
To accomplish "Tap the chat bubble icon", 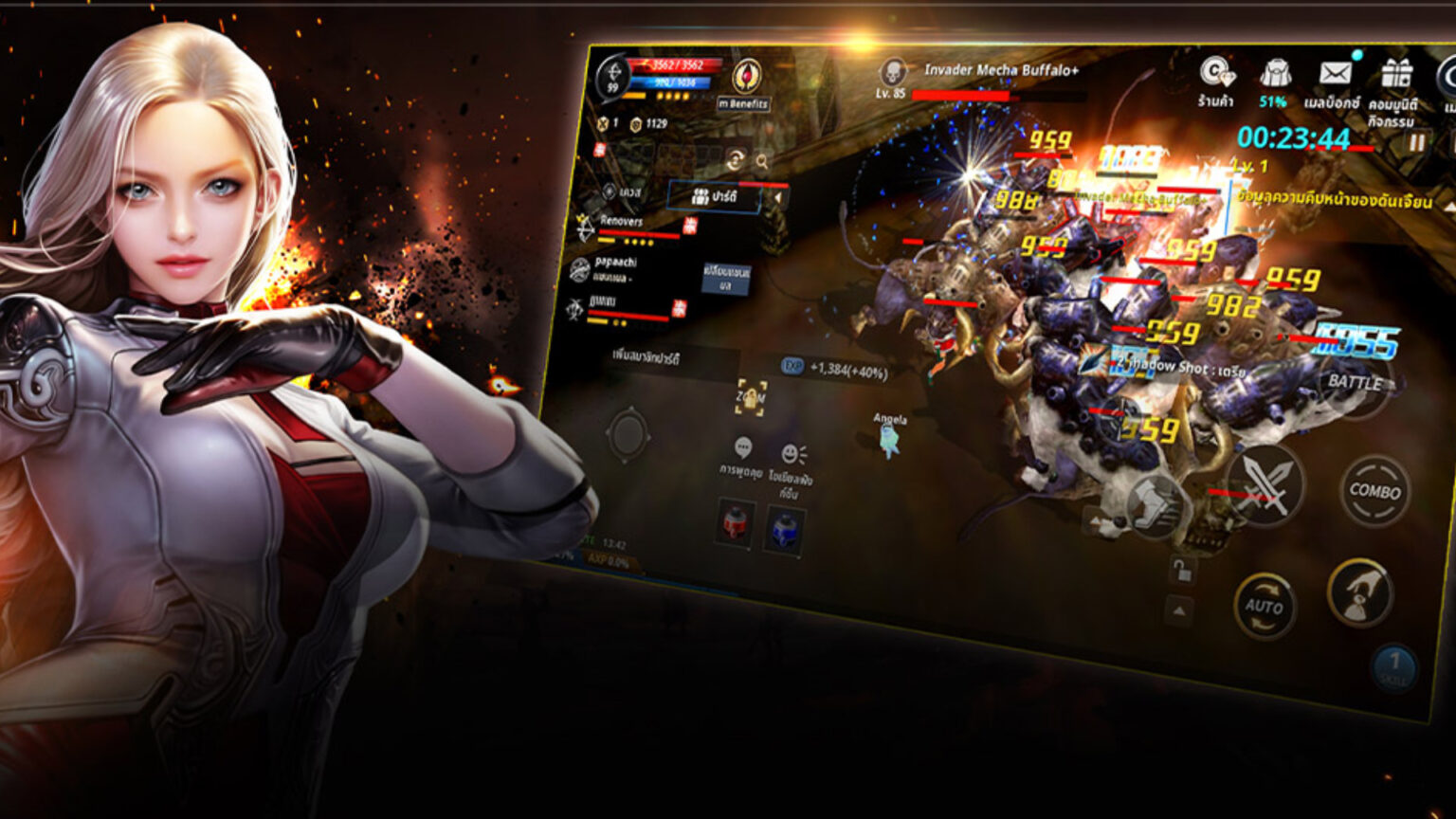I will [x=742, y=448].
